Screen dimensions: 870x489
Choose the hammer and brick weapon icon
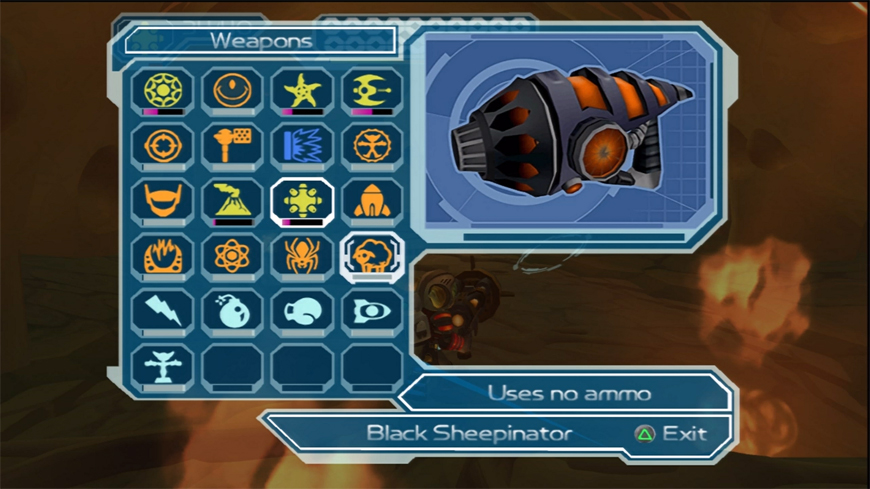point(232,146)
